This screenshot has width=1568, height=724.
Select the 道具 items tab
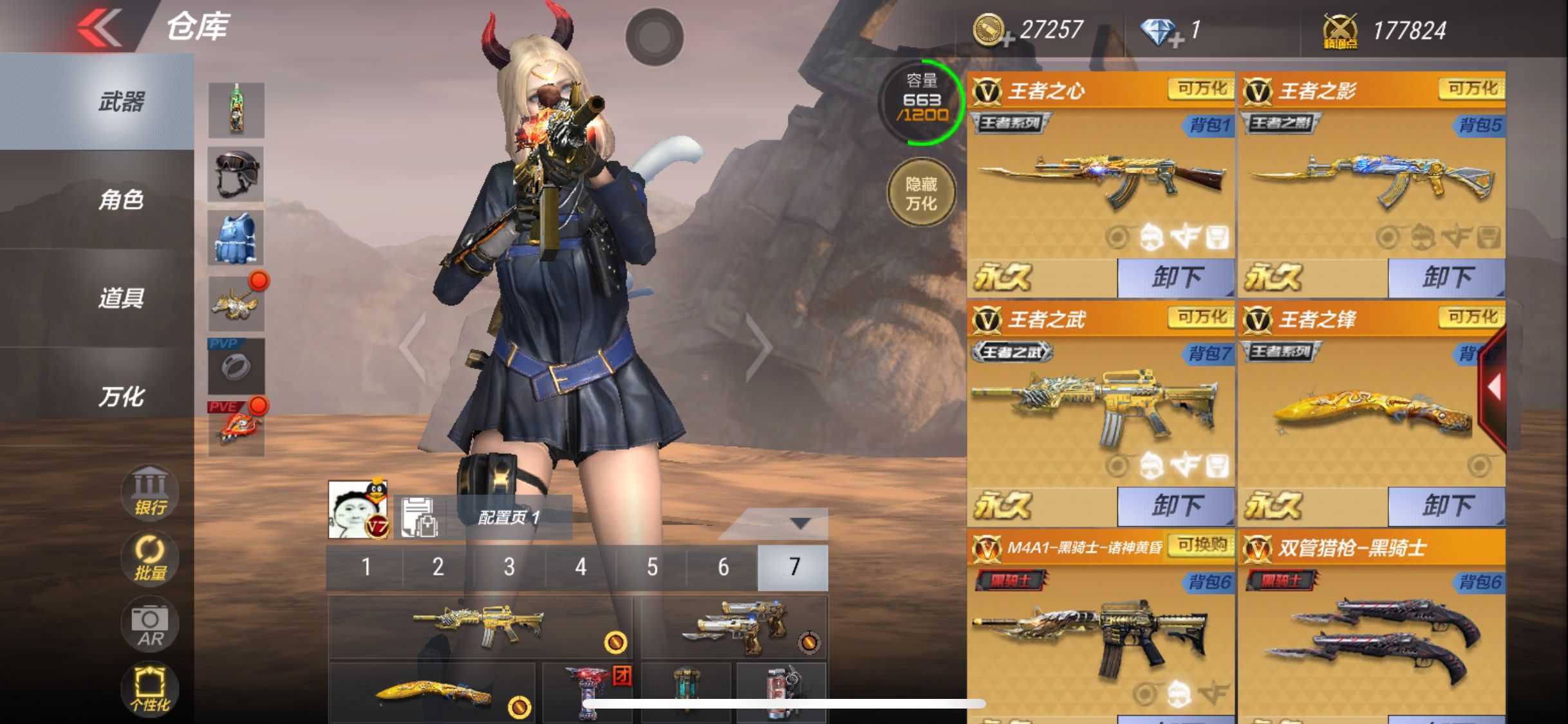coord(120,299)
